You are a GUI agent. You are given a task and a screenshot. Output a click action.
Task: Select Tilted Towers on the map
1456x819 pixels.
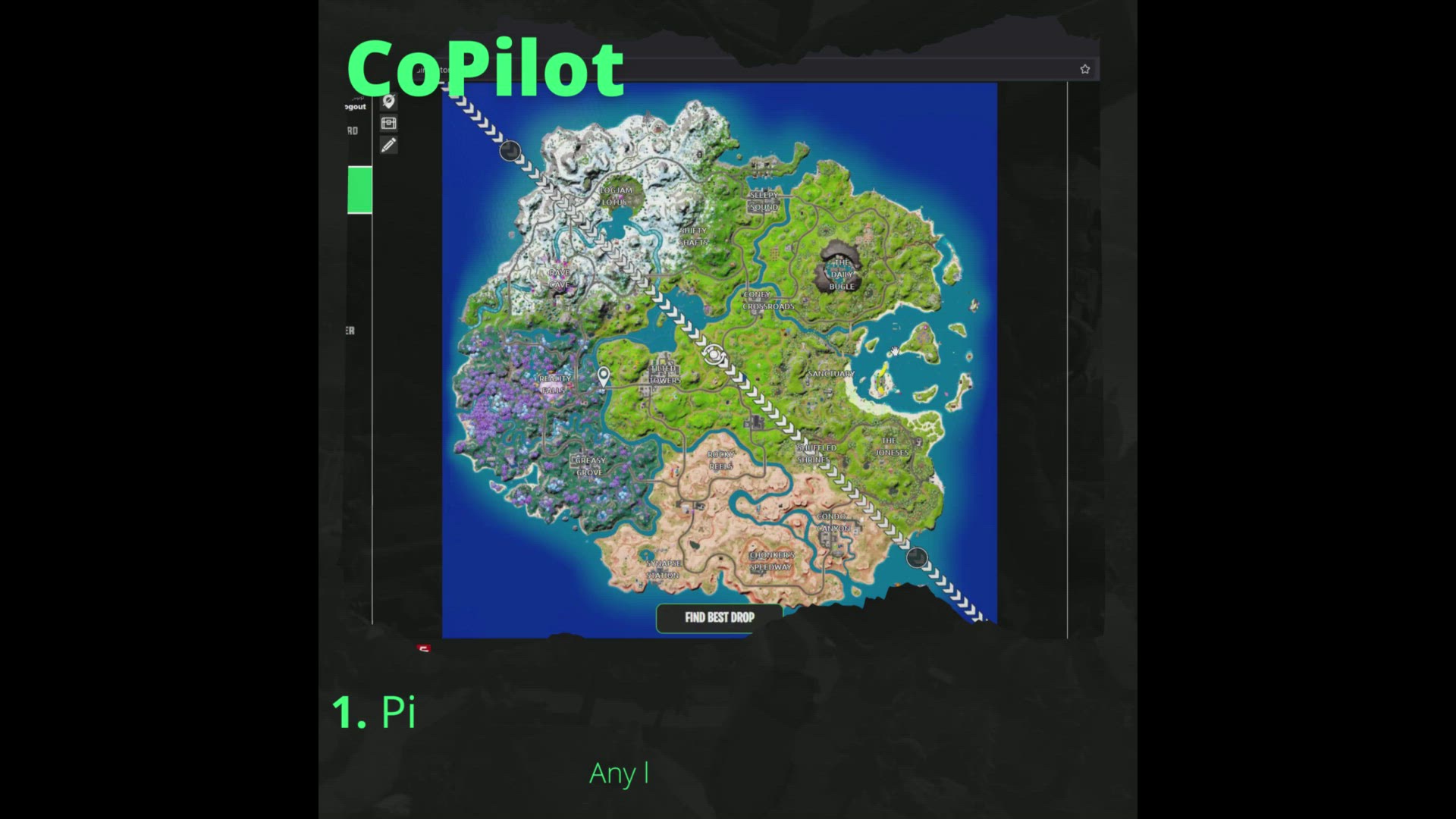664,373
